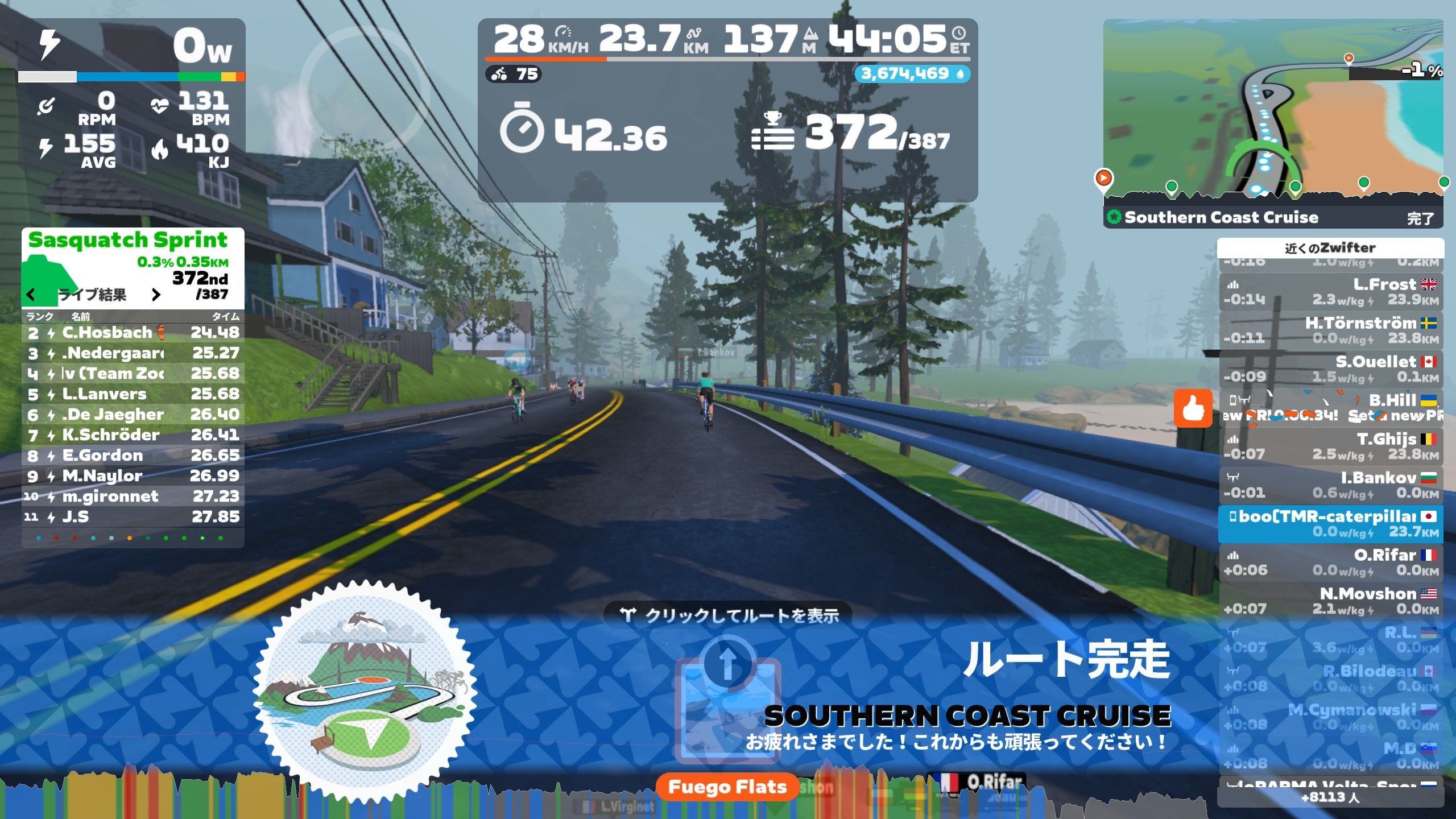Viewport: 1456px width, 819px height.
Task: Select H.Törnström in the rider list
Action: (1330, 330)
